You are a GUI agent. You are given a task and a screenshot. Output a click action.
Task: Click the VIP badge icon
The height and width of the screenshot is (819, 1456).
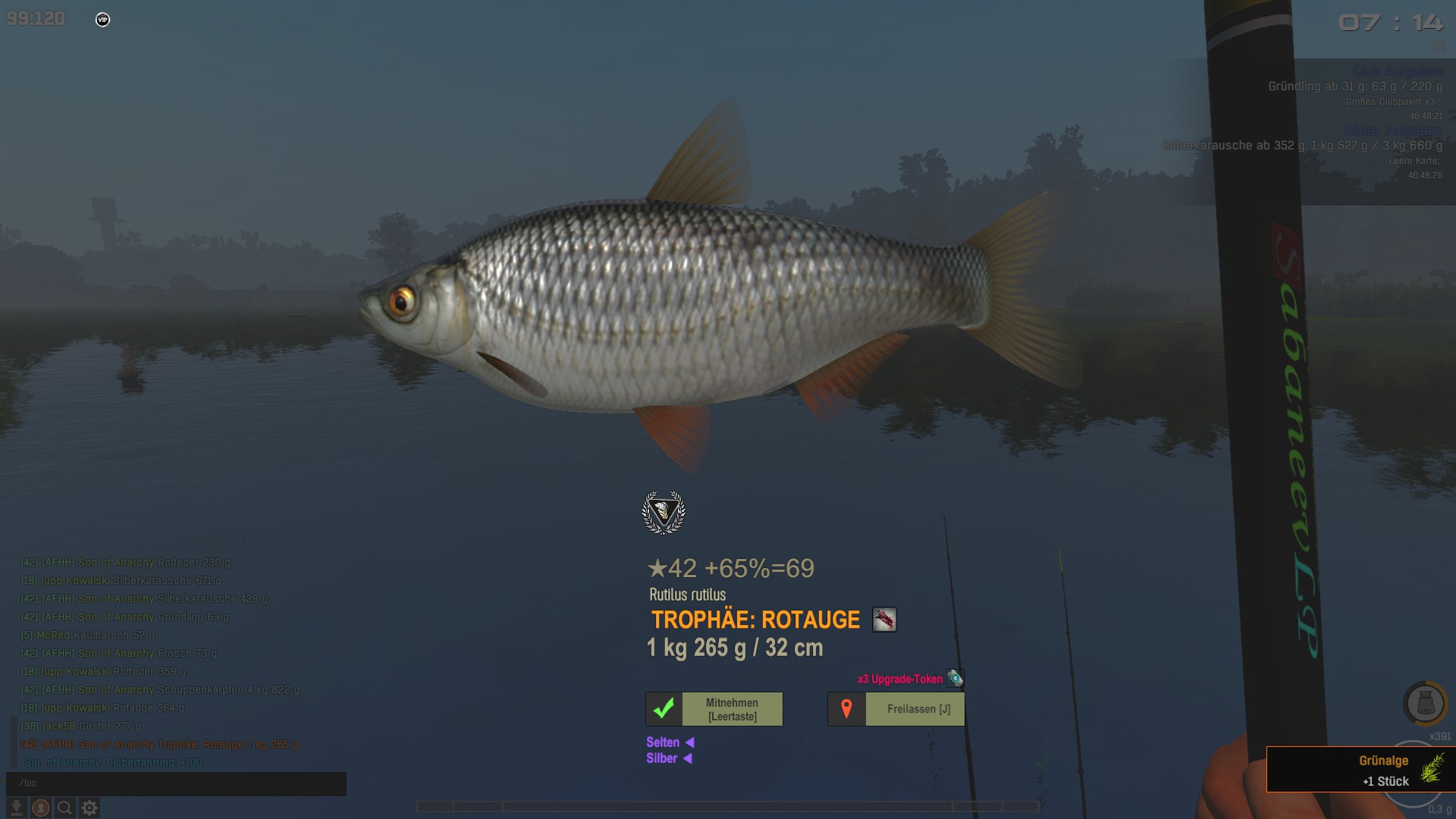pyautogui.click(x=103, y=20)
